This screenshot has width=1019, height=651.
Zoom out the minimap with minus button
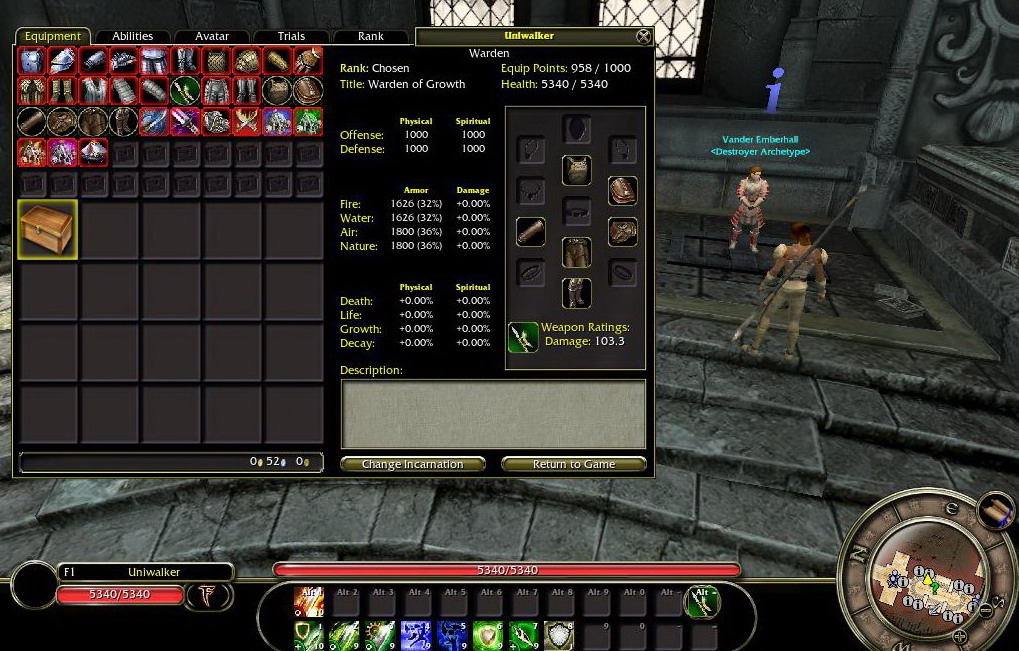point(985,609)
